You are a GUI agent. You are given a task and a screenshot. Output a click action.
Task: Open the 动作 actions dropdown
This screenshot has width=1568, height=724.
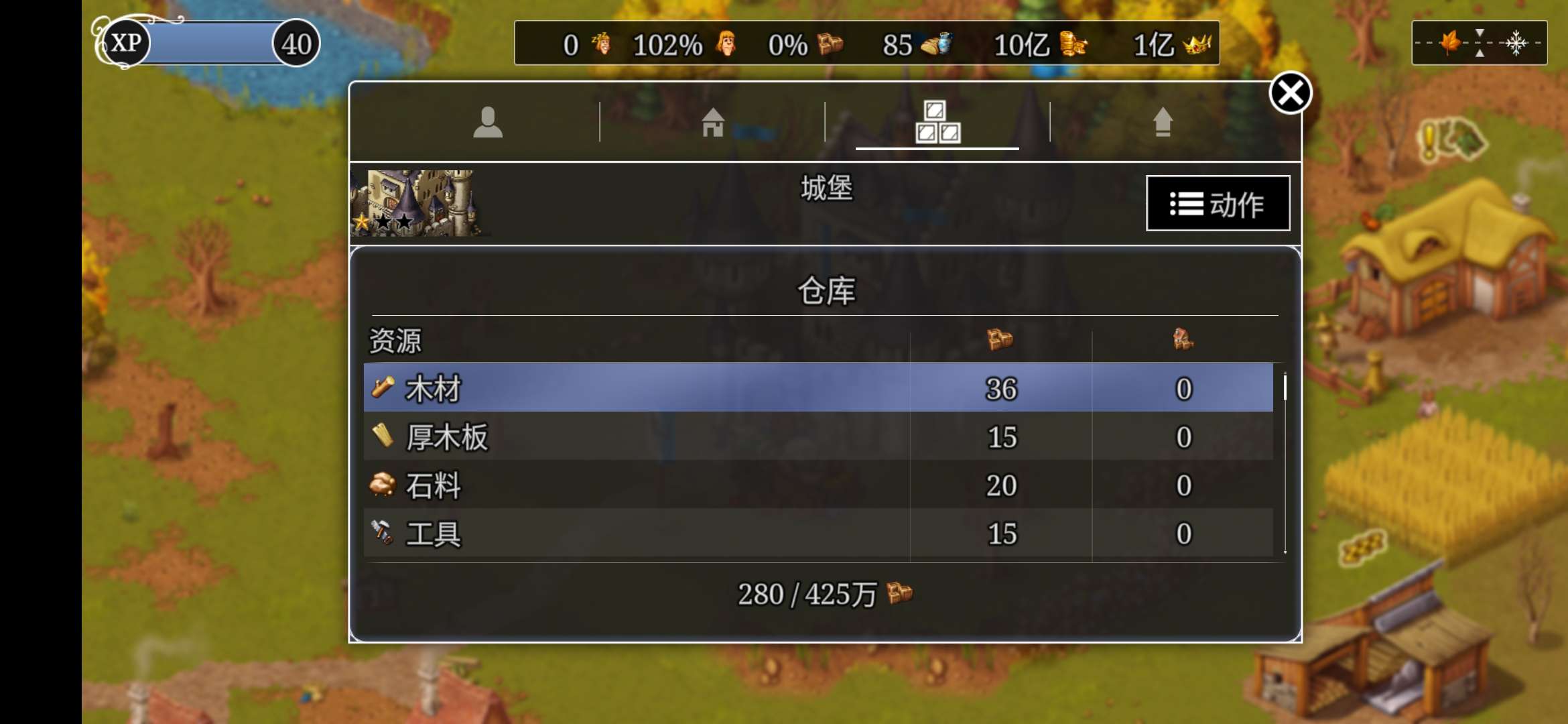click(1218, 204)
